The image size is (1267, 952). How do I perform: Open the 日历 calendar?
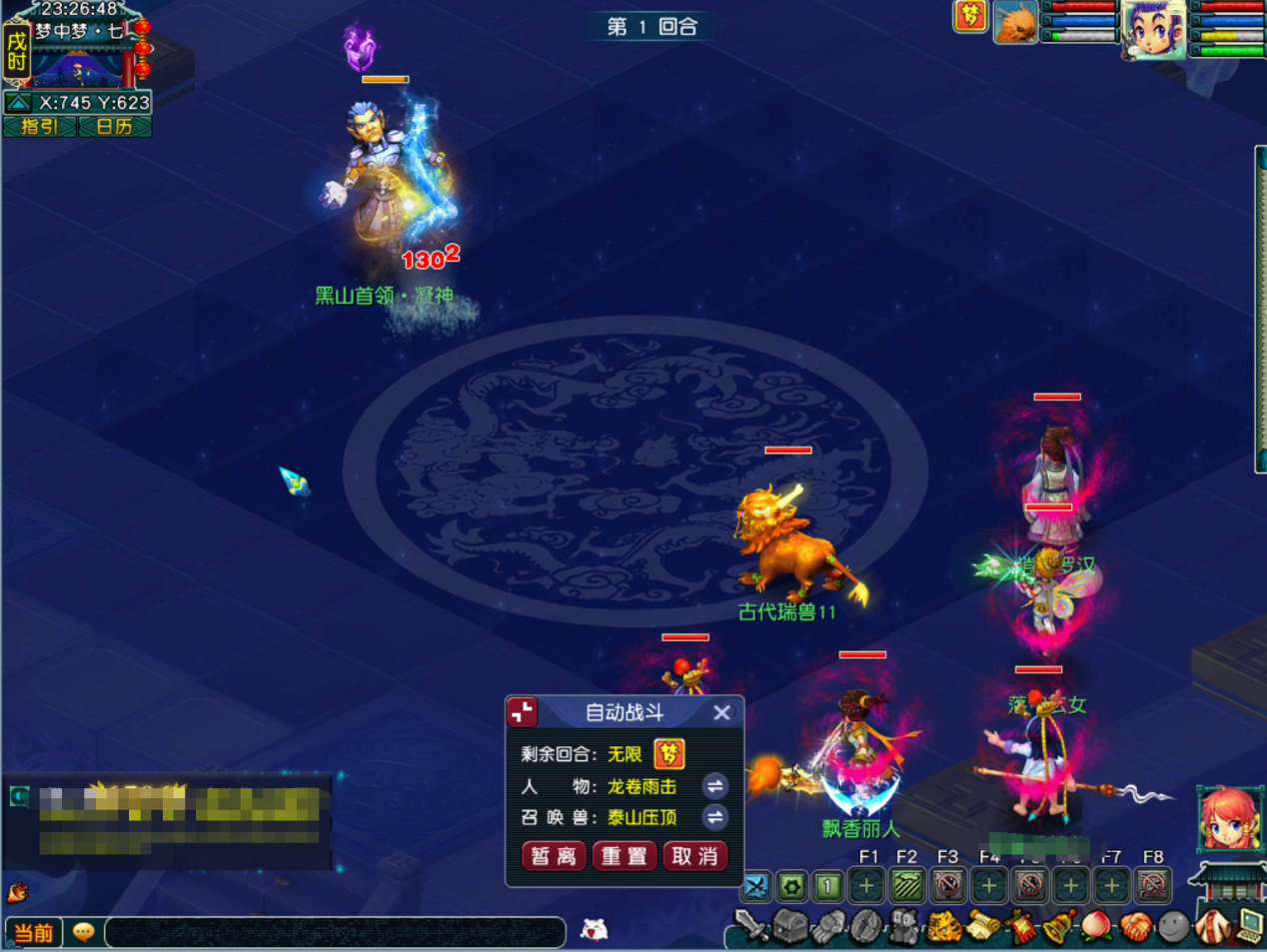pos(114,127)
